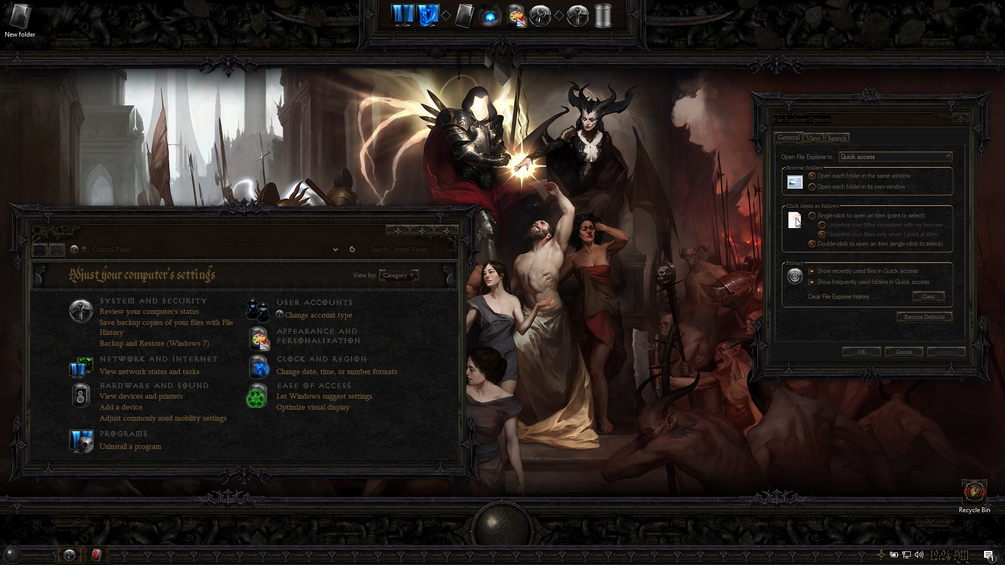Switch to the Search tab in File Explorer Options
The height and width of the screenshot is (565, 1005).
click(x=837, y=138)
